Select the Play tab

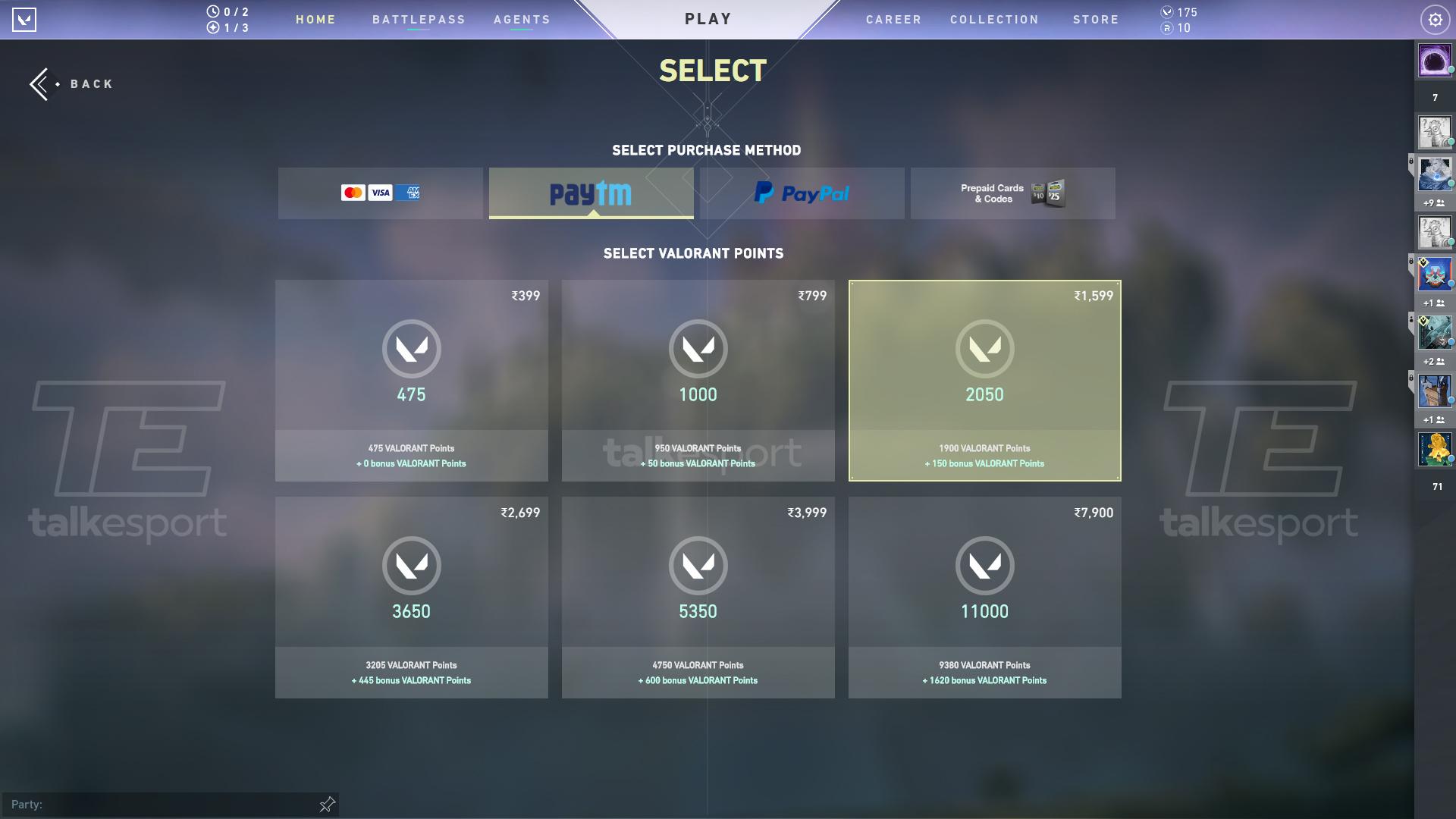coord(708,19)
